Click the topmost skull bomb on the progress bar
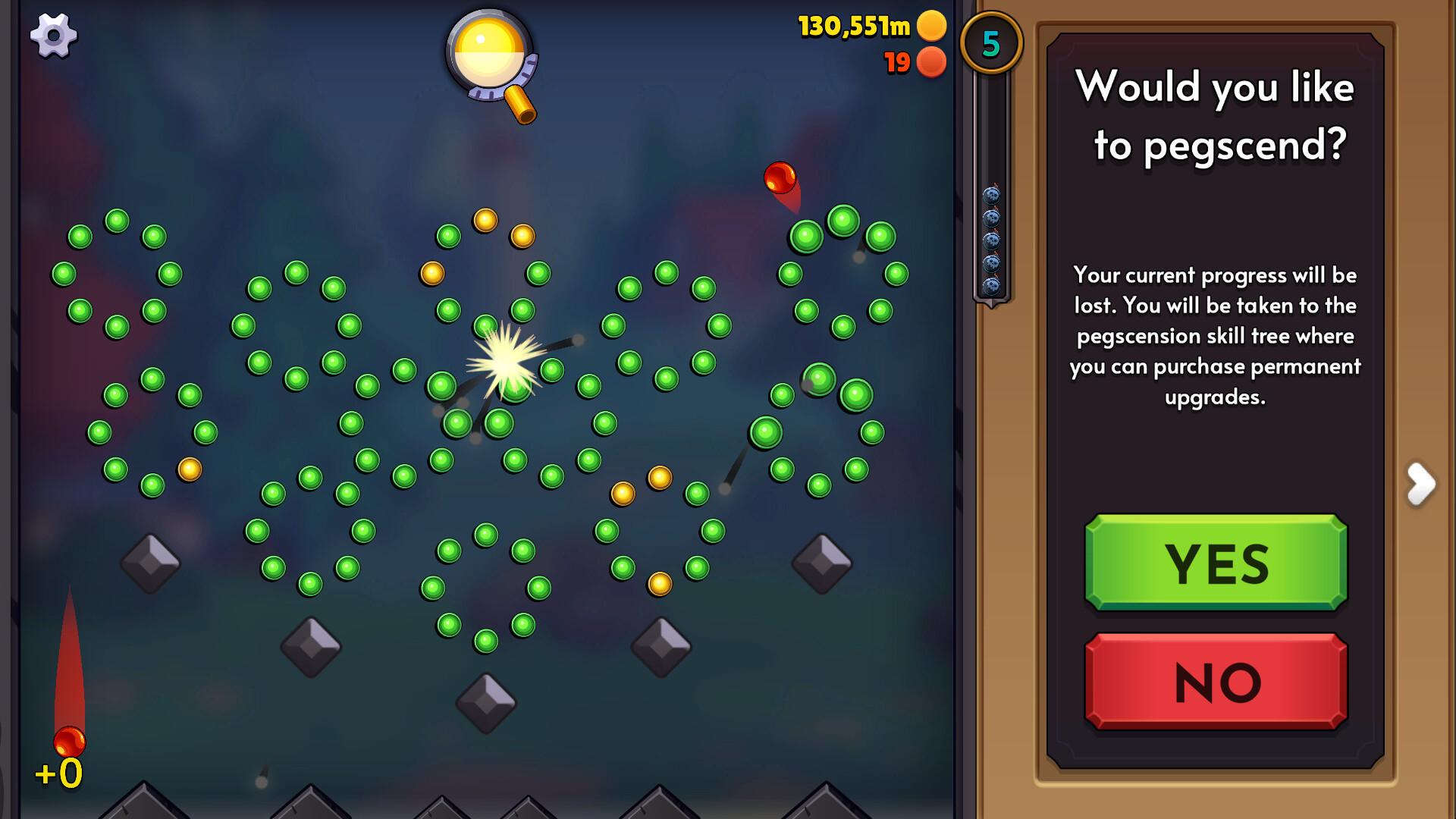 click(991, 196)
